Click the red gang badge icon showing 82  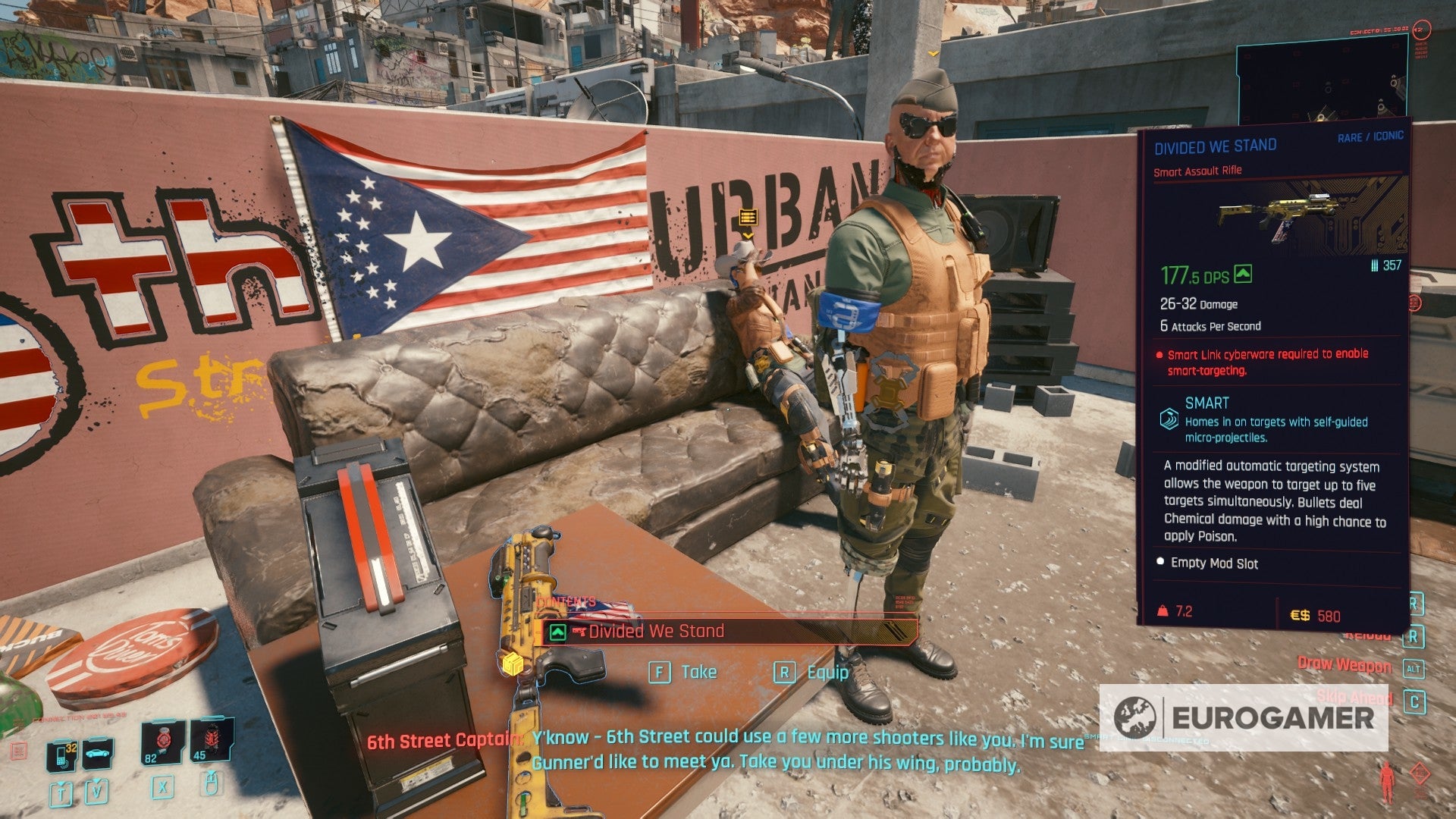point(163,742)
